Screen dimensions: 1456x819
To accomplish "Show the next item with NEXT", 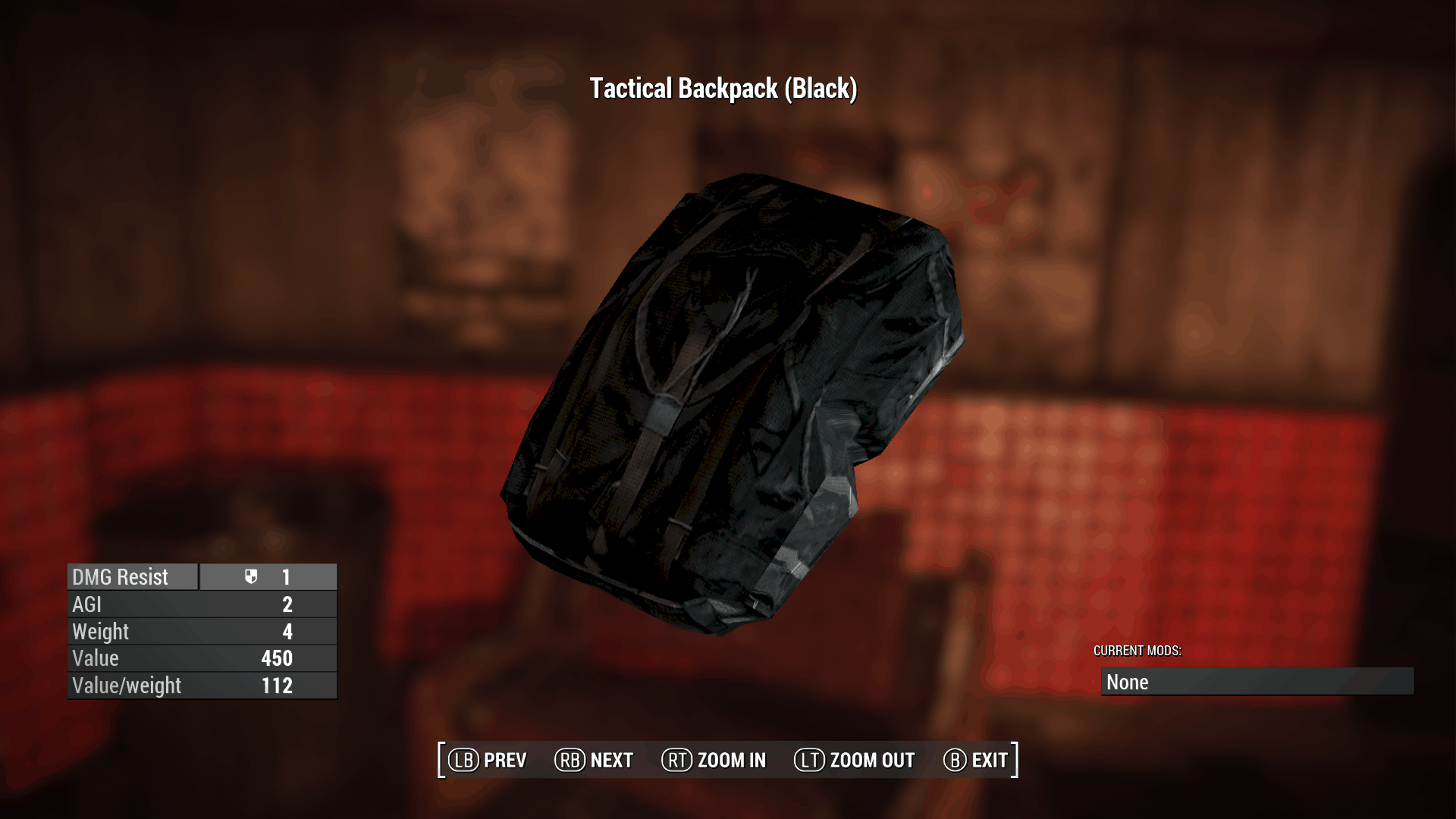I will [x=595, y=760].
